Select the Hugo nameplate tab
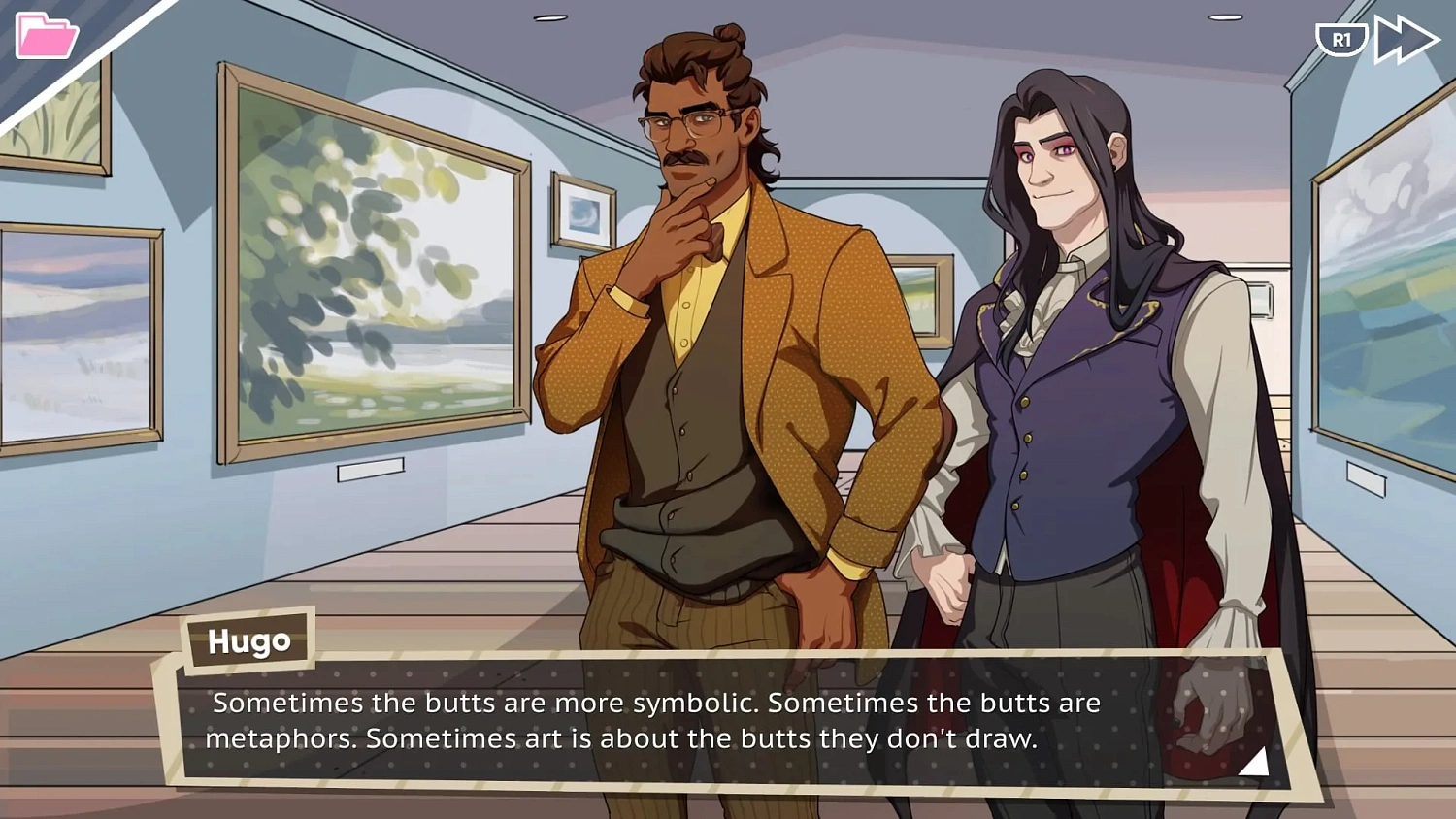 (248, 640)
